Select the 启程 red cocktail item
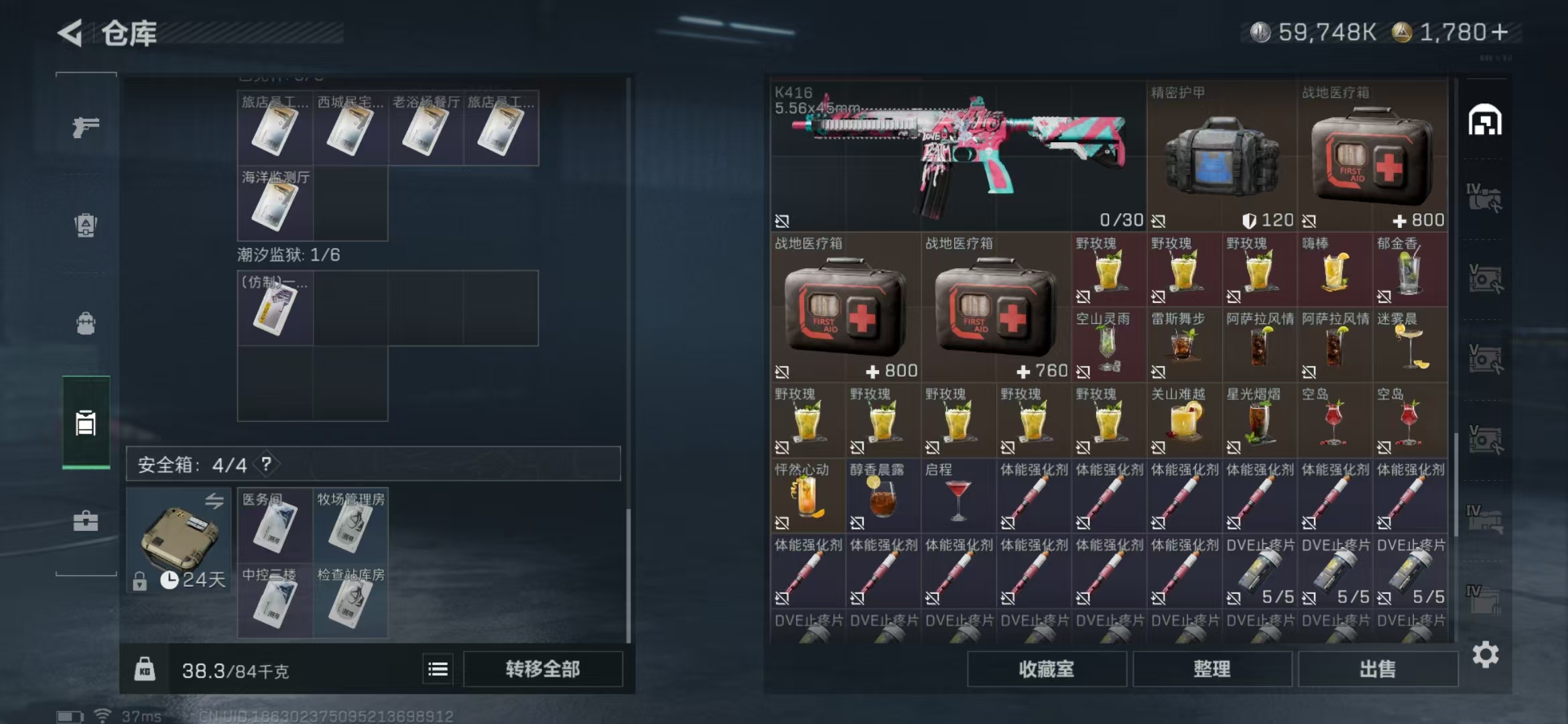Screen dimensions: 1568x724 (x=958, y=497)
